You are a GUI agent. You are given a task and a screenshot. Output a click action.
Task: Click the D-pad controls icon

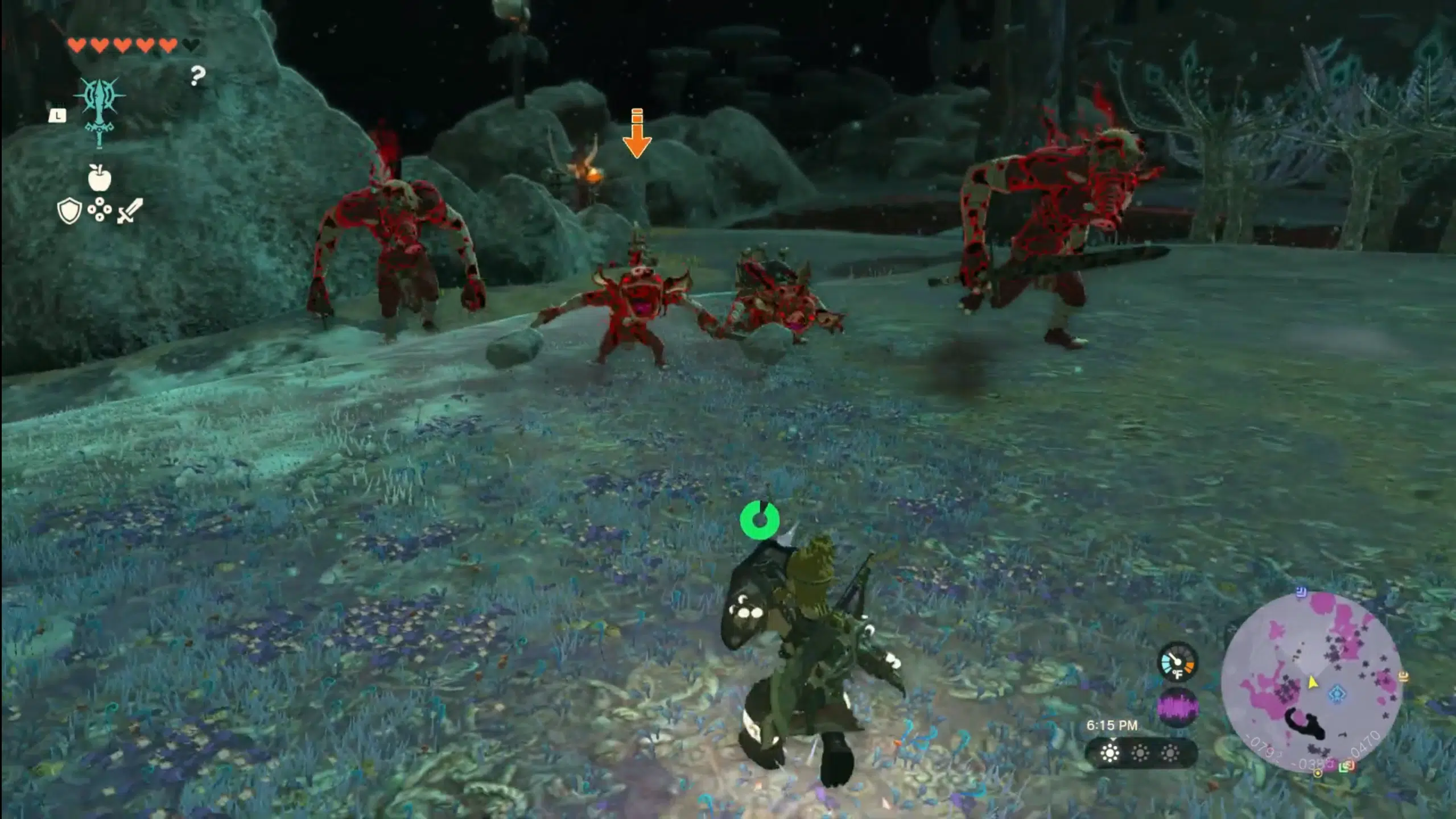(100, 210)
